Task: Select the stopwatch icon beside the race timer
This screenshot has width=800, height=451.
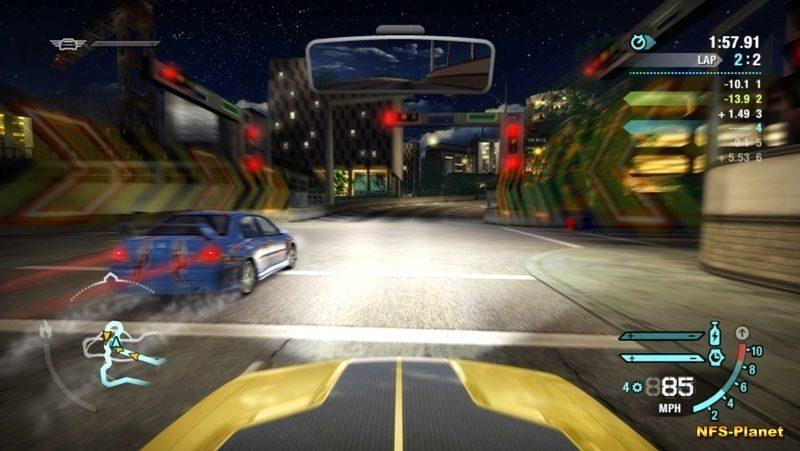Action: [x=639, y=42]
